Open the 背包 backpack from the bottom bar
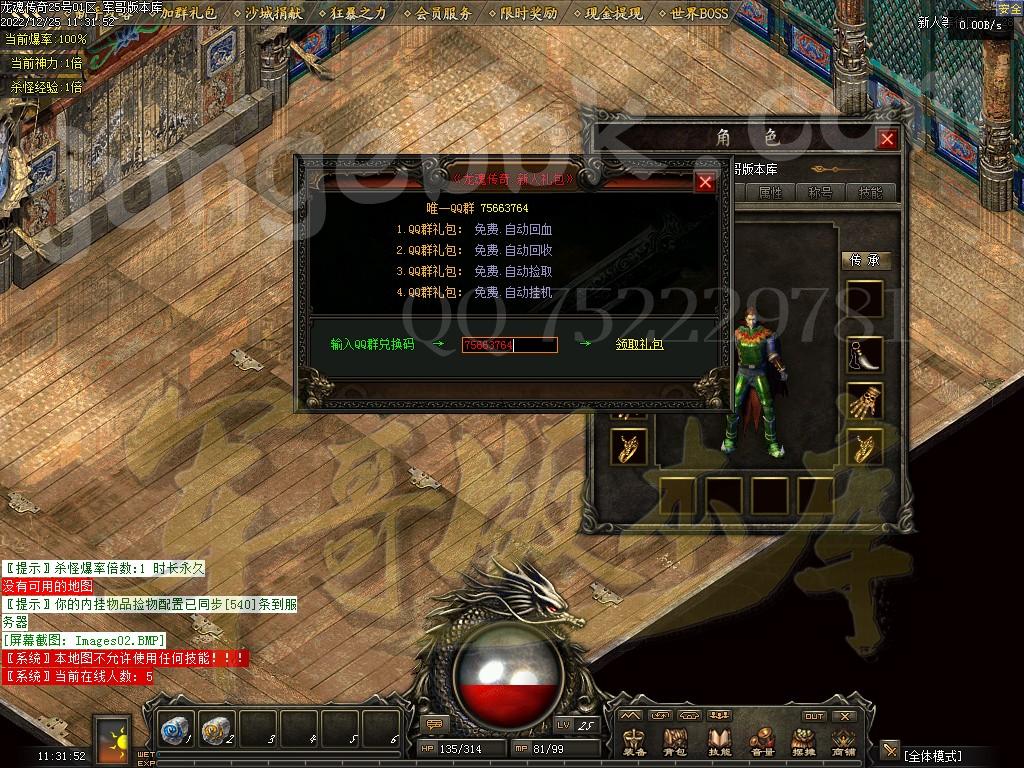 pos(676,742)
